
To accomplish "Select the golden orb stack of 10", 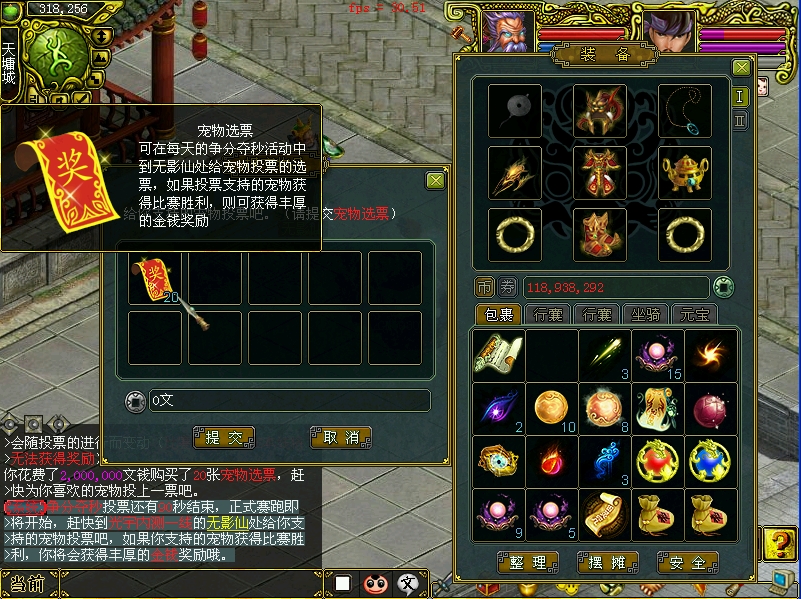I will pyautogui.click(x=551, y=408).
